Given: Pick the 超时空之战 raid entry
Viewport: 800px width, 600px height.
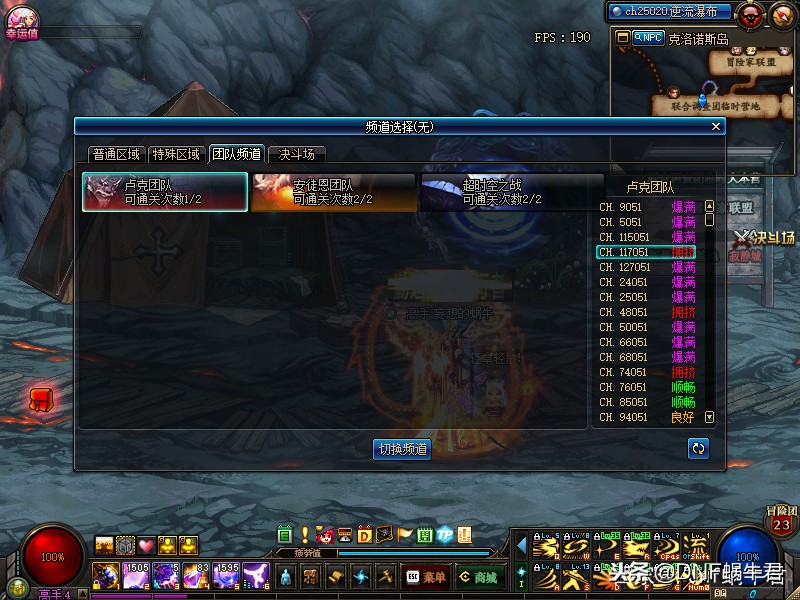Looking at the screenshot, I should [502, 192].
